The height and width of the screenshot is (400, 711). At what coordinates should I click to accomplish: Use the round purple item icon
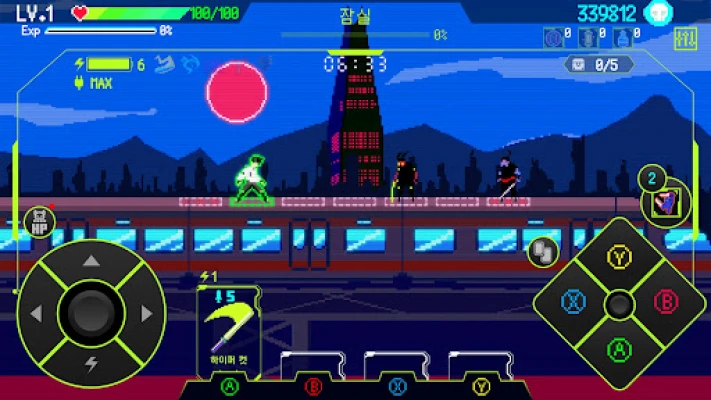point(551,38)
